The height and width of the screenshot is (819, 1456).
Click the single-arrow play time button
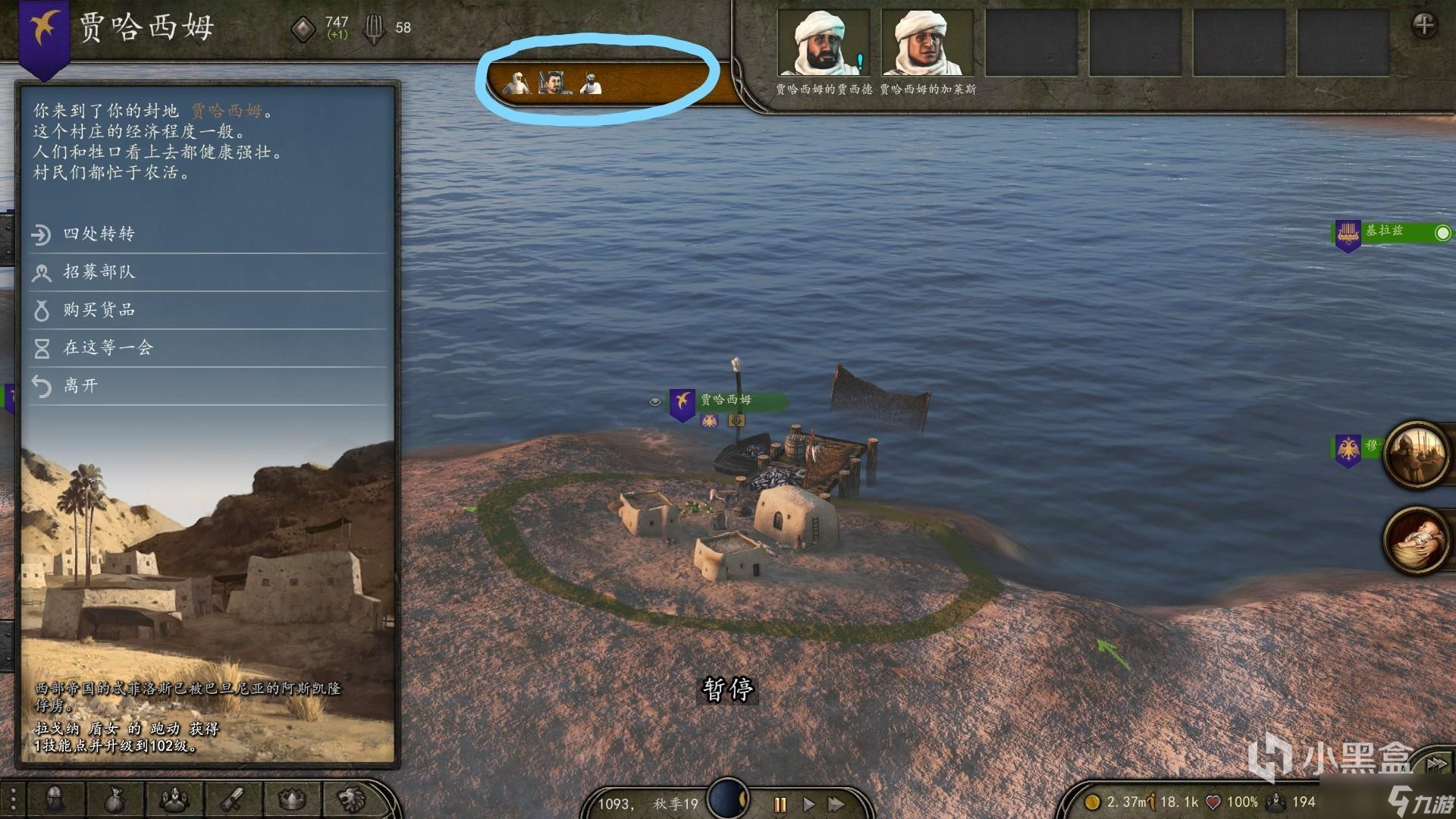pos(808,804)
